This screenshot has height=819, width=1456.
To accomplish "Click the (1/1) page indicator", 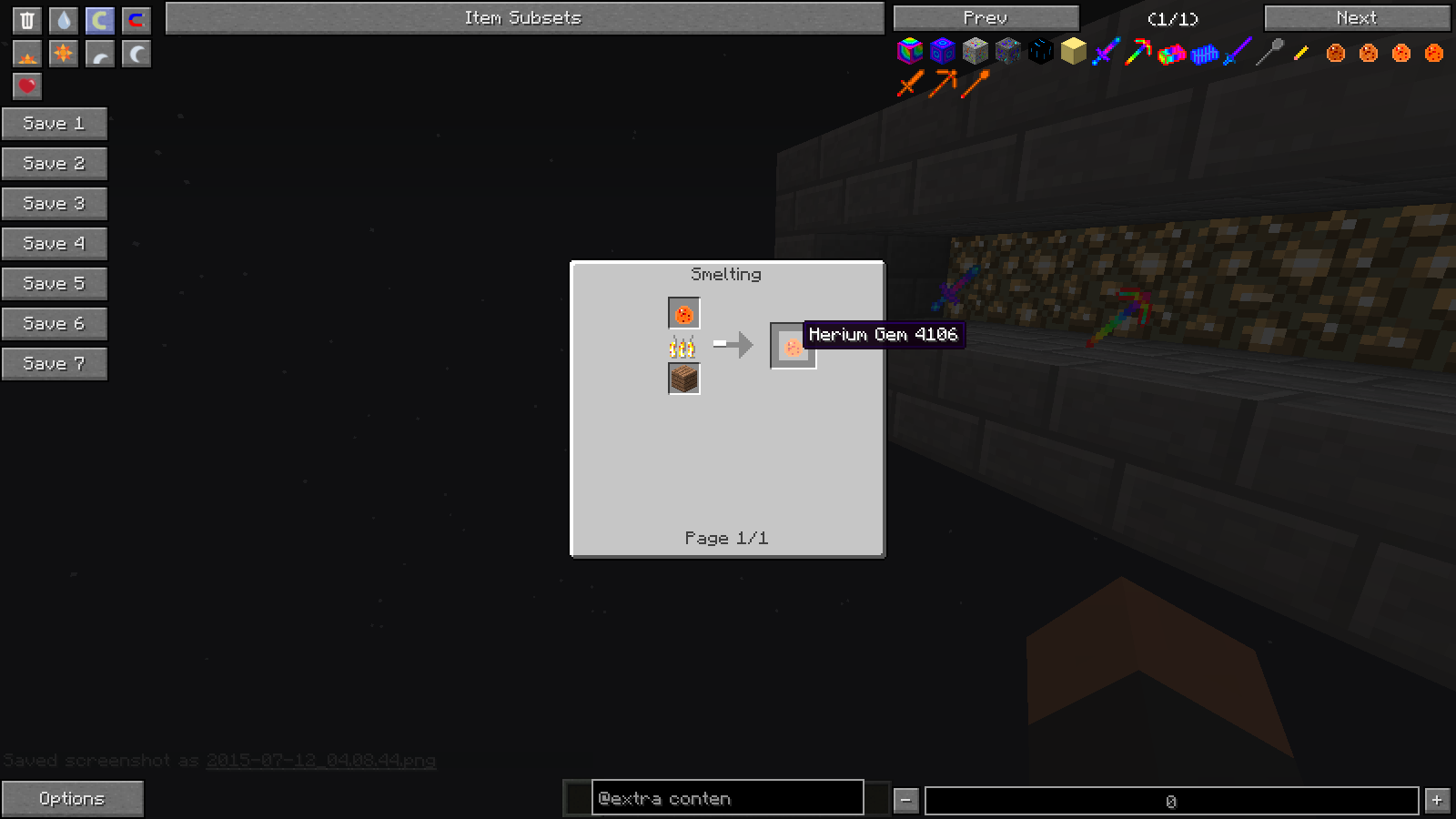I will (x=1174, y=17).
